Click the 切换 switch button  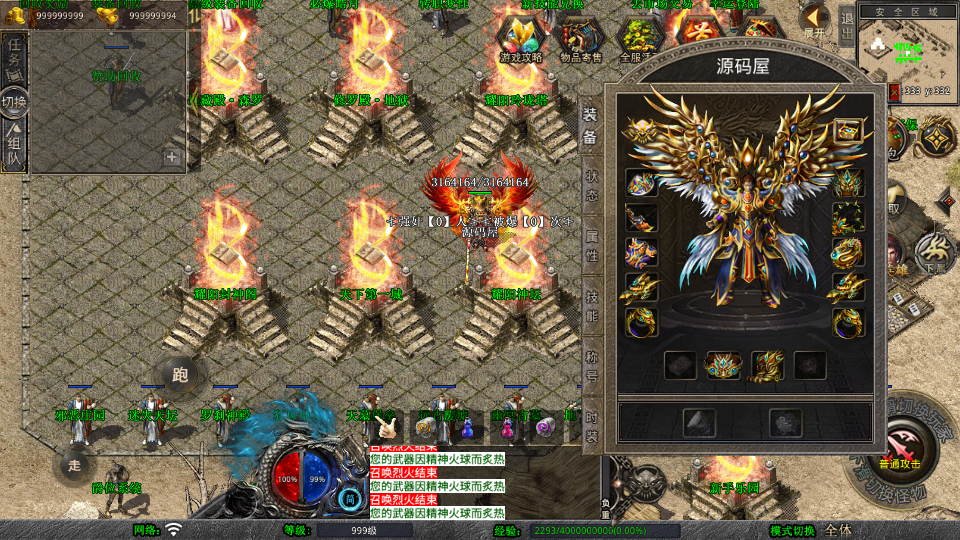click(x=14, y=102)
